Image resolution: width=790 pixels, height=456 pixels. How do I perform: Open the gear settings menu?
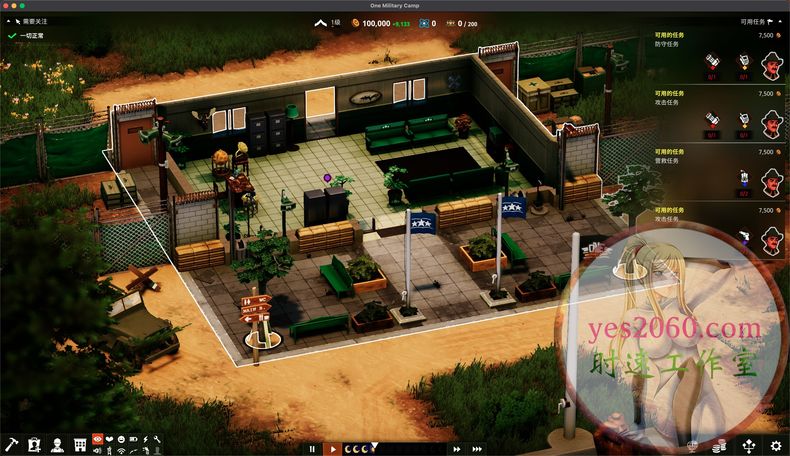click(x=776, y=445)
